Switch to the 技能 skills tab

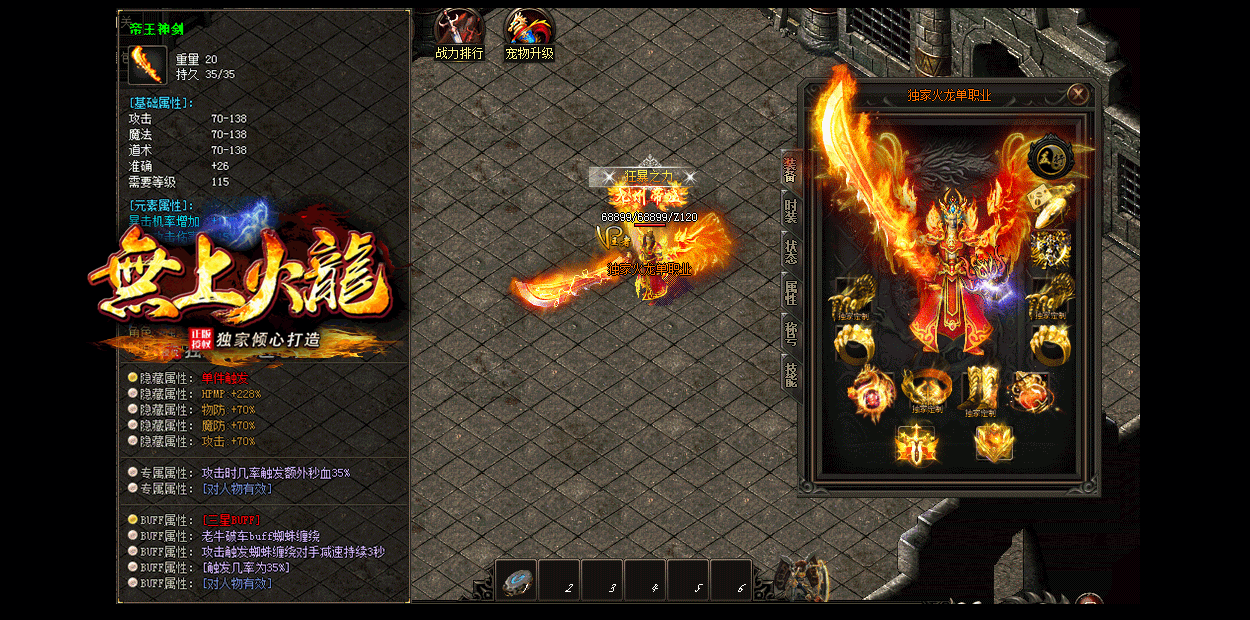pos(790,373)
